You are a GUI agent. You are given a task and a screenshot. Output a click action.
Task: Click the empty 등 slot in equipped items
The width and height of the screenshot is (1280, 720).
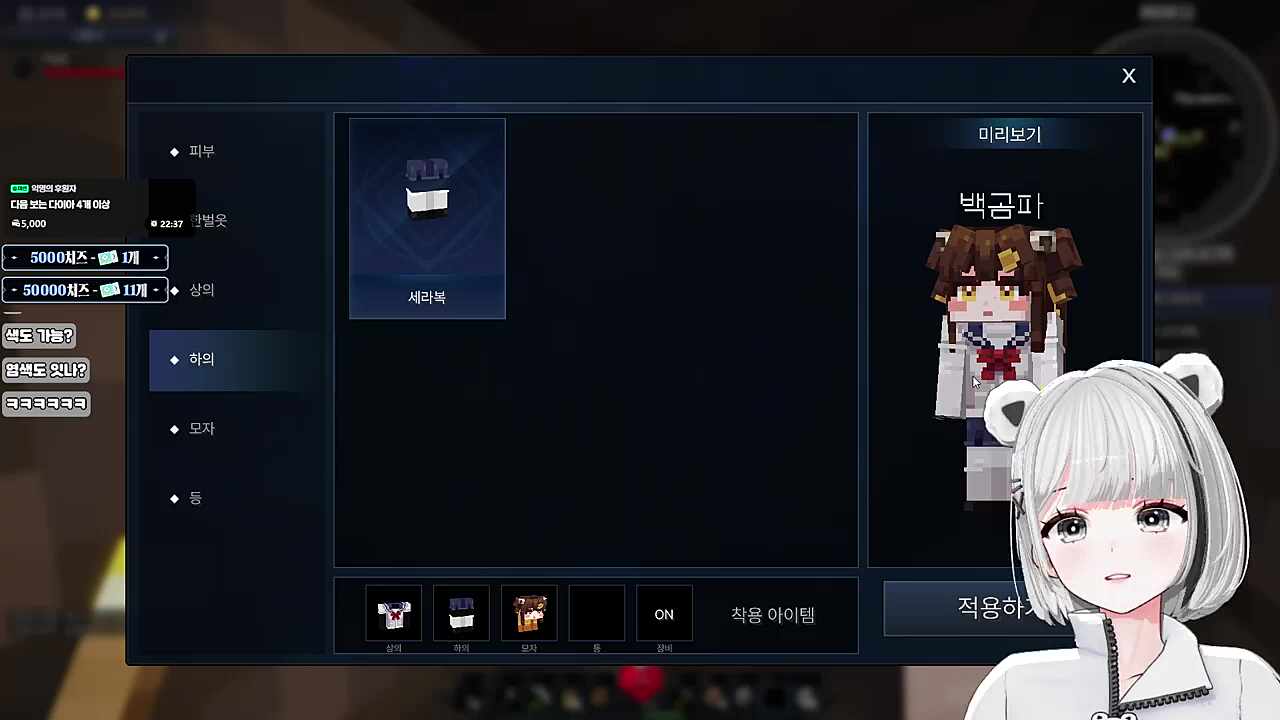(x=596, y=613)
